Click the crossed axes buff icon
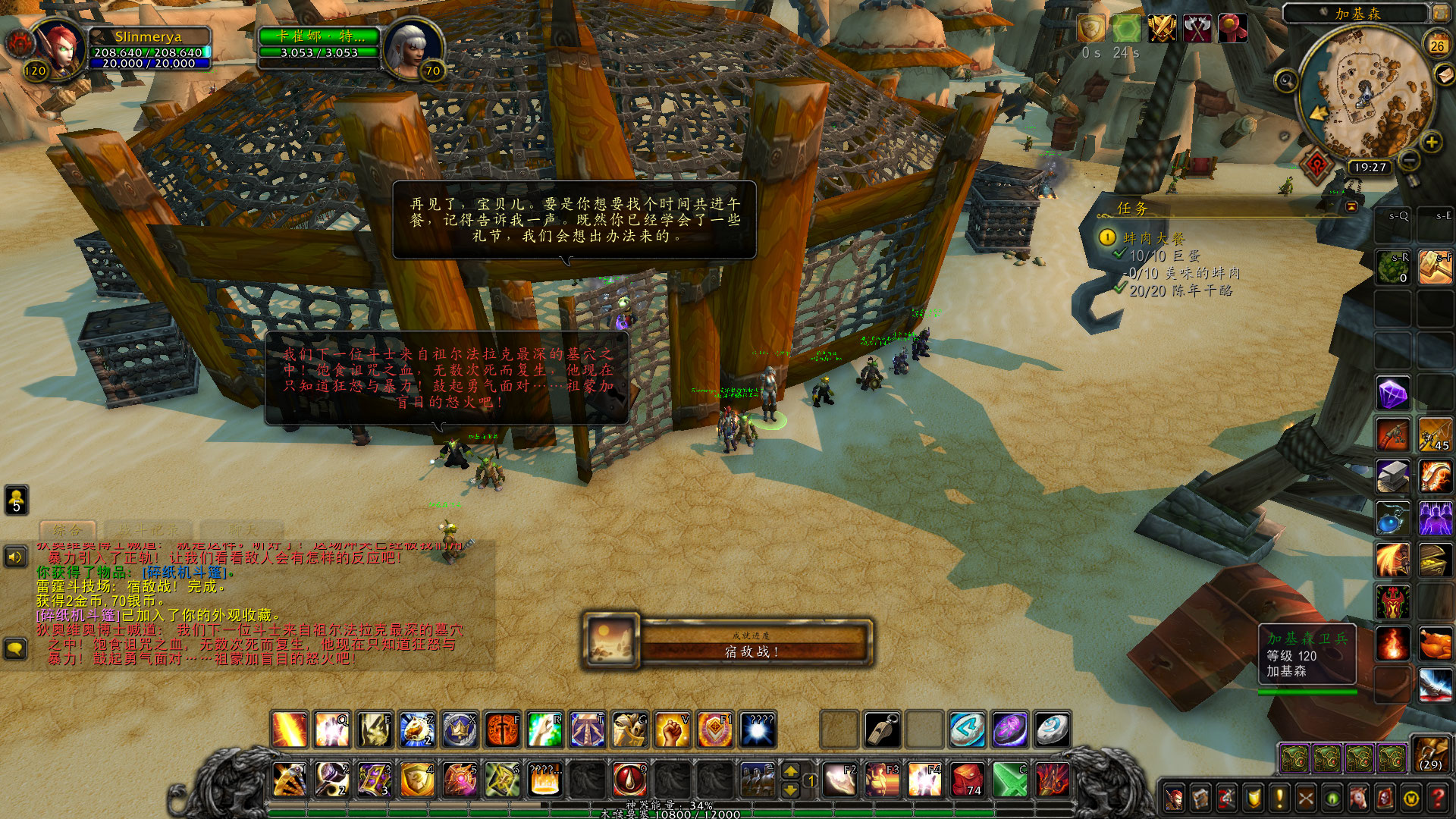 [x=1197, y=29]
